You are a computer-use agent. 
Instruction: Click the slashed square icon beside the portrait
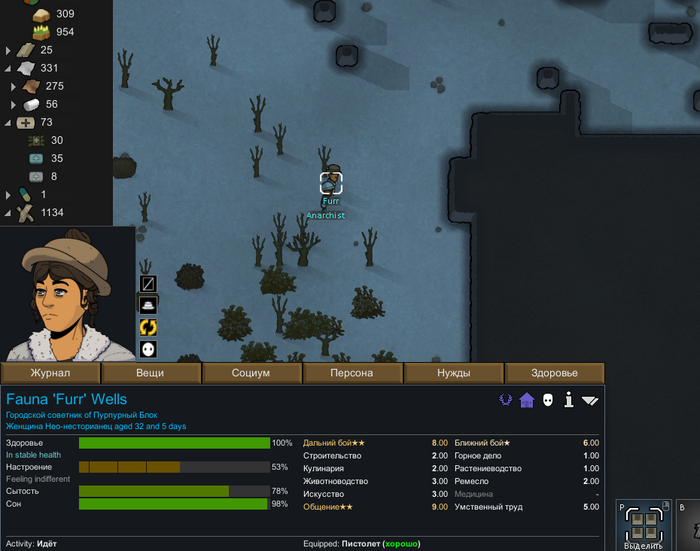pos(148,283)
